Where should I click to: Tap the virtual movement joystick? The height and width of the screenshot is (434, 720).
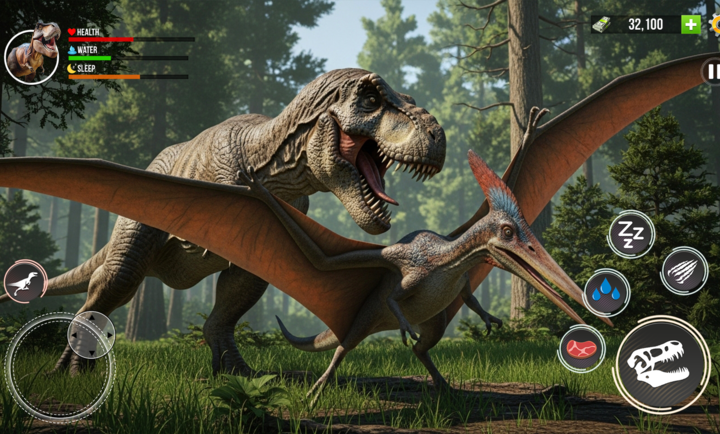coord(60,367)
